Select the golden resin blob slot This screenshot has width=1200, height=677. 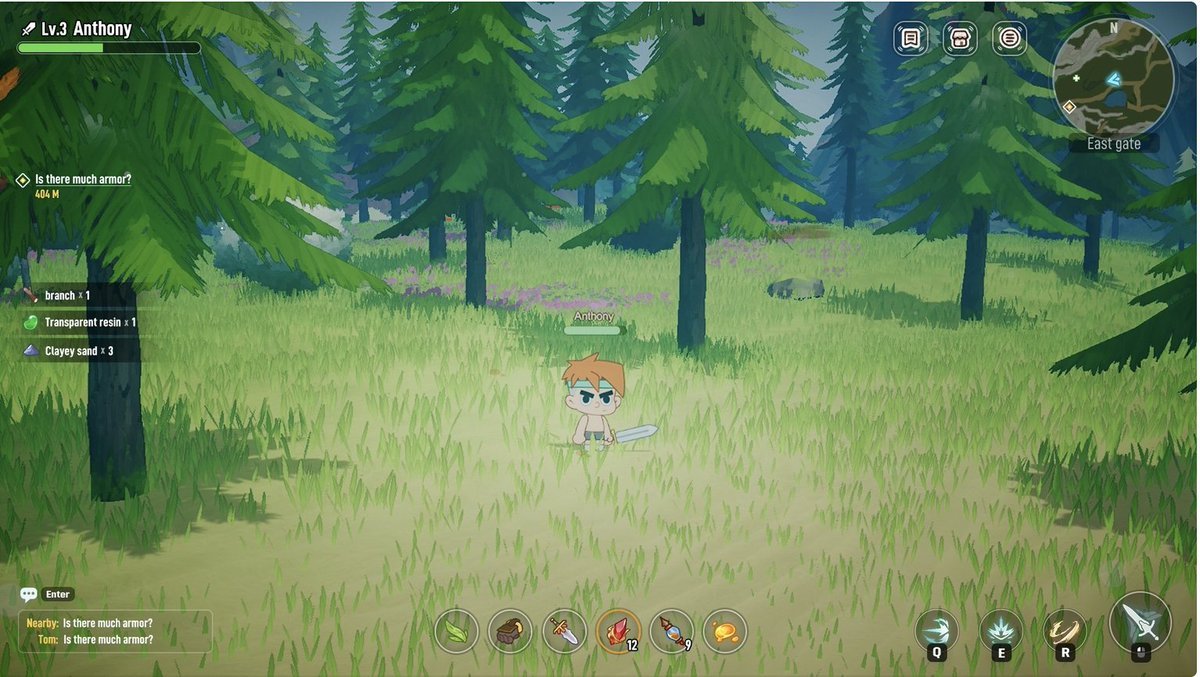click(725, 632)
